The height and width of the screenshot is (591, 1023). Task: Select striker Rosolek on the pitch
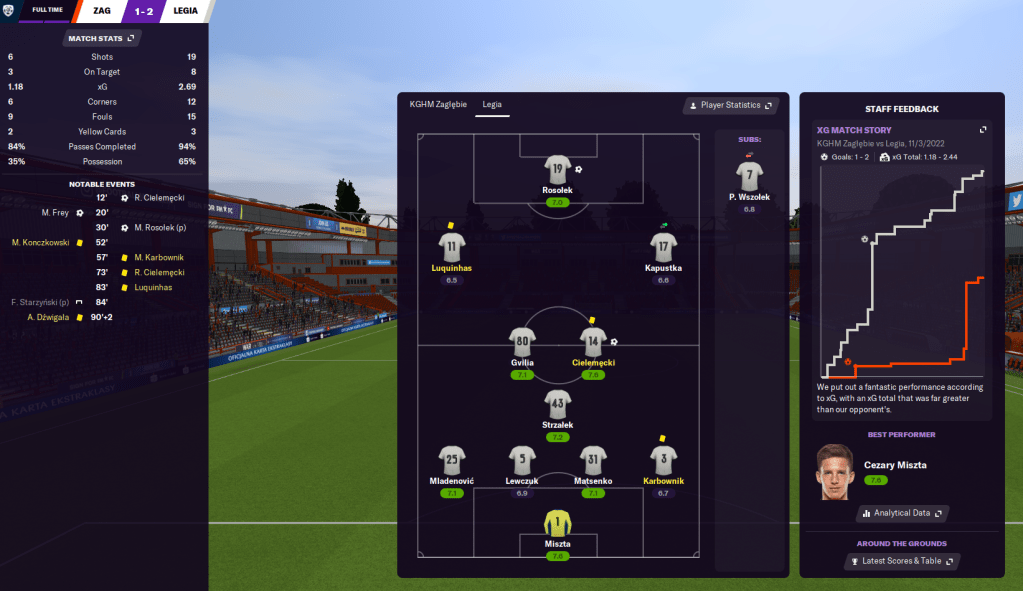point(557,170)
